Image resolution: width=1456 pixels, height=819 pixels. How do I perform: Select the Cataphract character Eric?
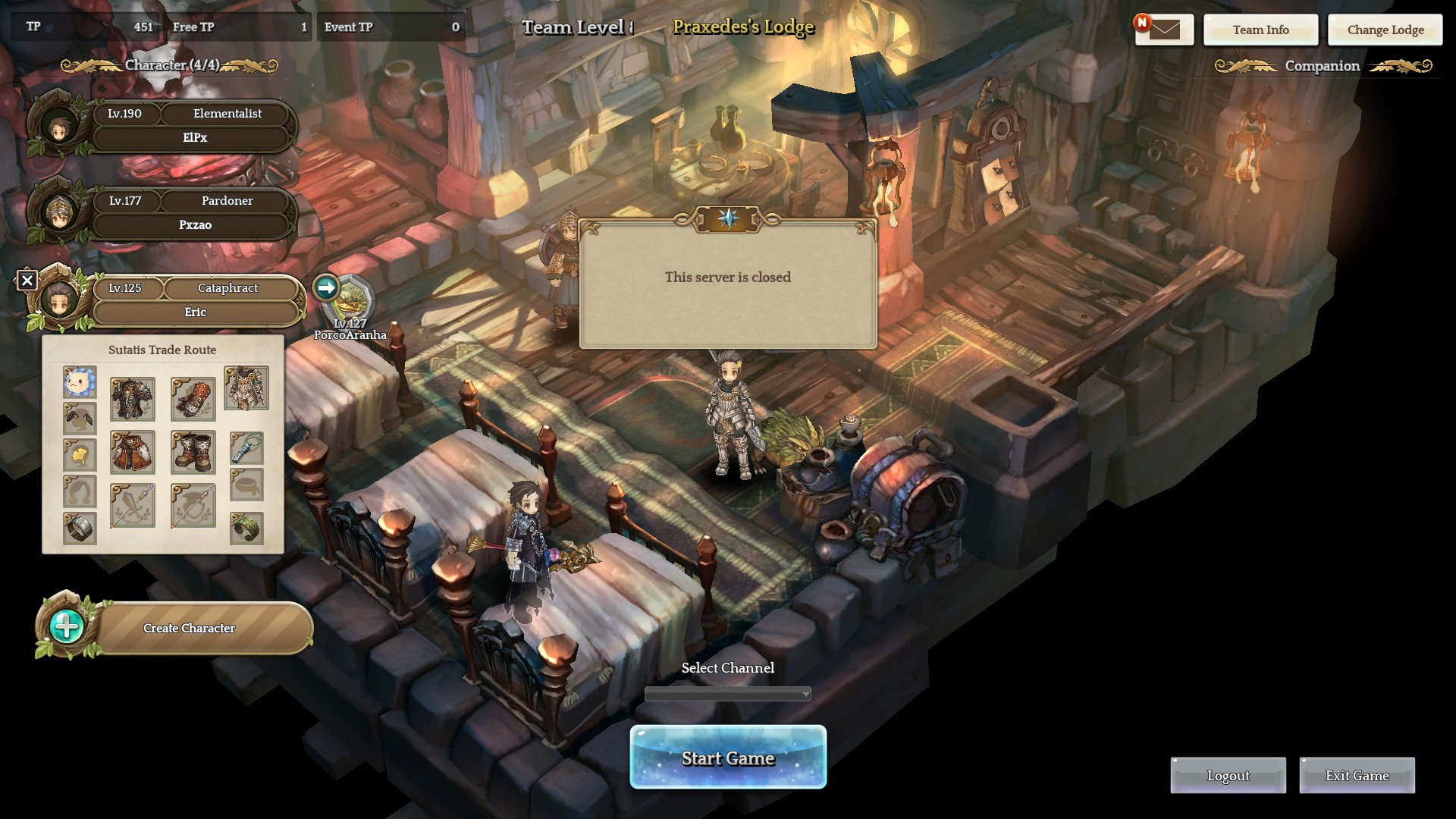tap(193, 300)
